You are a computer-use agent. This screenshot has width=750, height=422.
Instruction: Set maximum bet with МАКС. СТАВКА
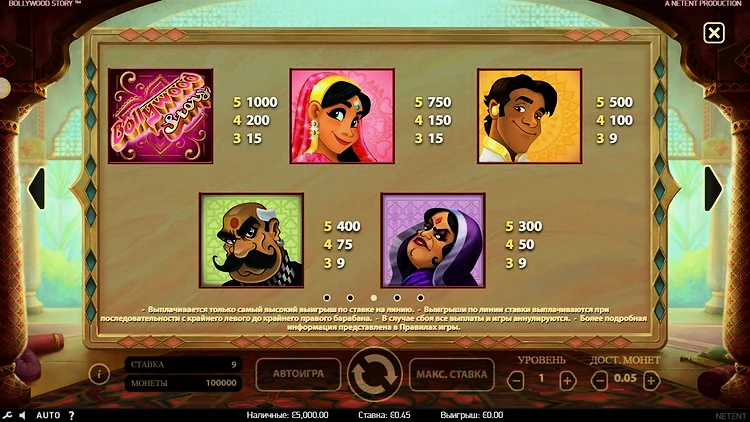[x=451, y=374]
